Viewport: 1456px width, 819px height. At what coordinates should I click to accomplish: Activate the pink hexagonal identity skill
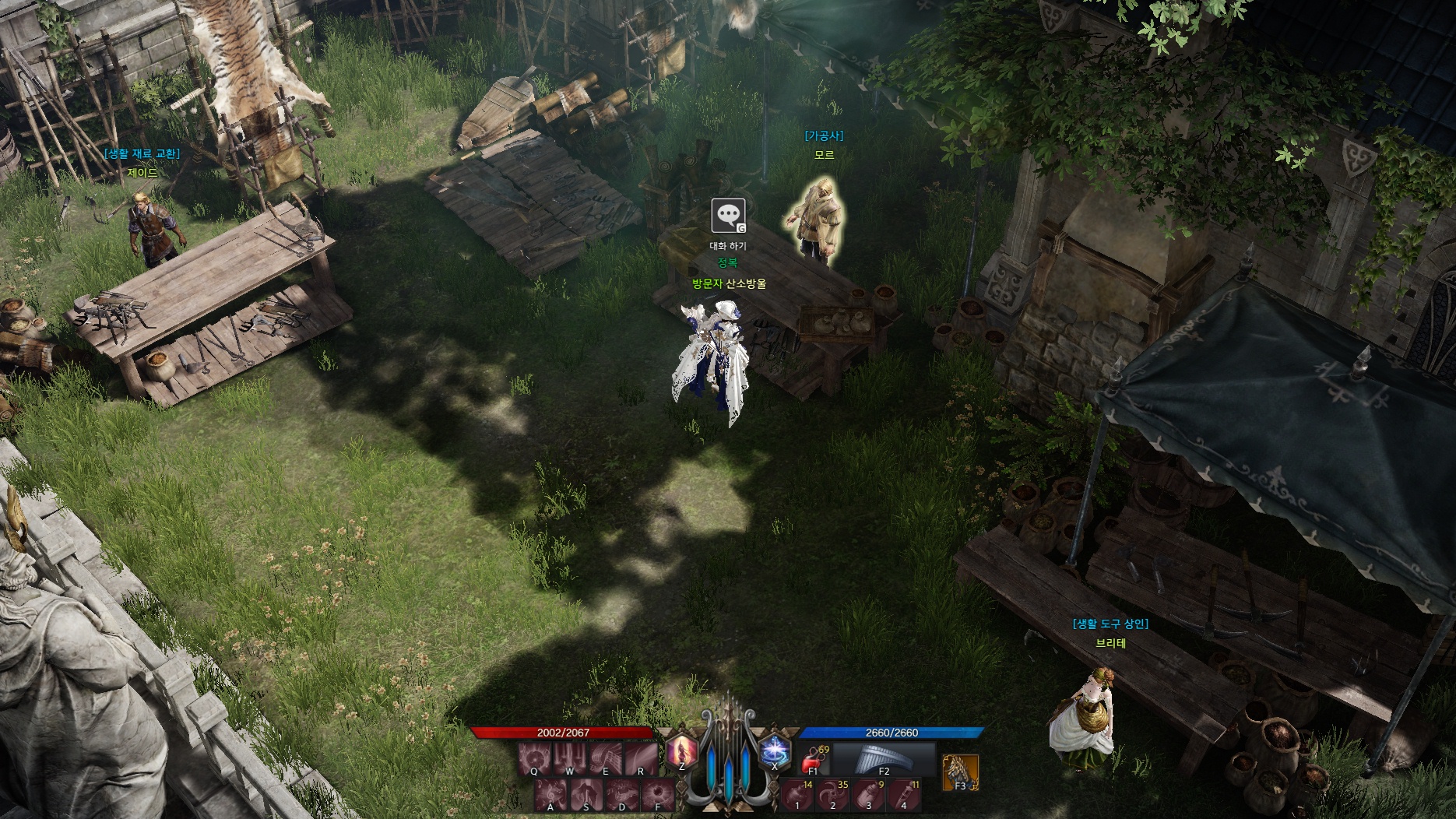682,751
